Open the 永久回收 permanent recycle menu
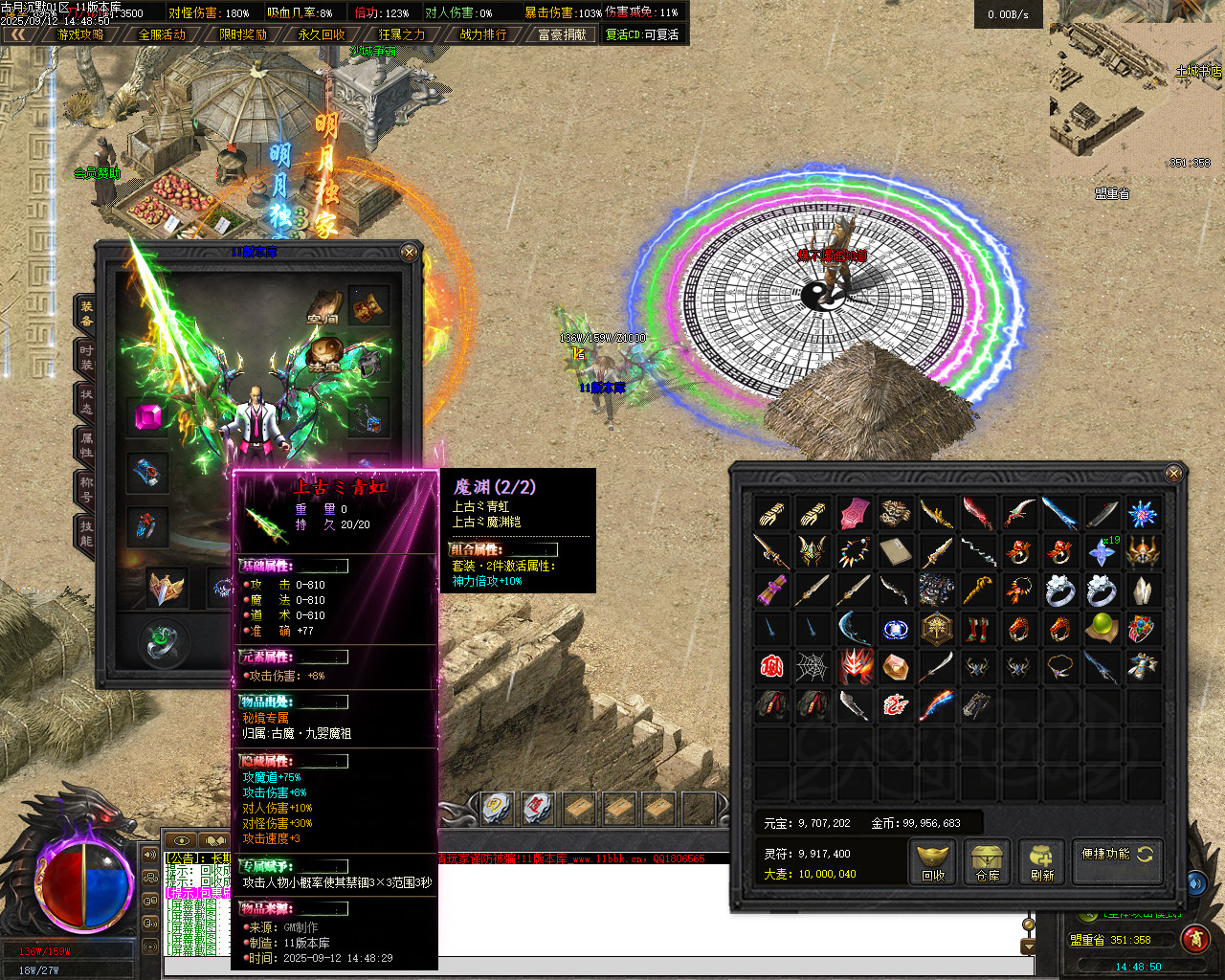 point(322,34)
